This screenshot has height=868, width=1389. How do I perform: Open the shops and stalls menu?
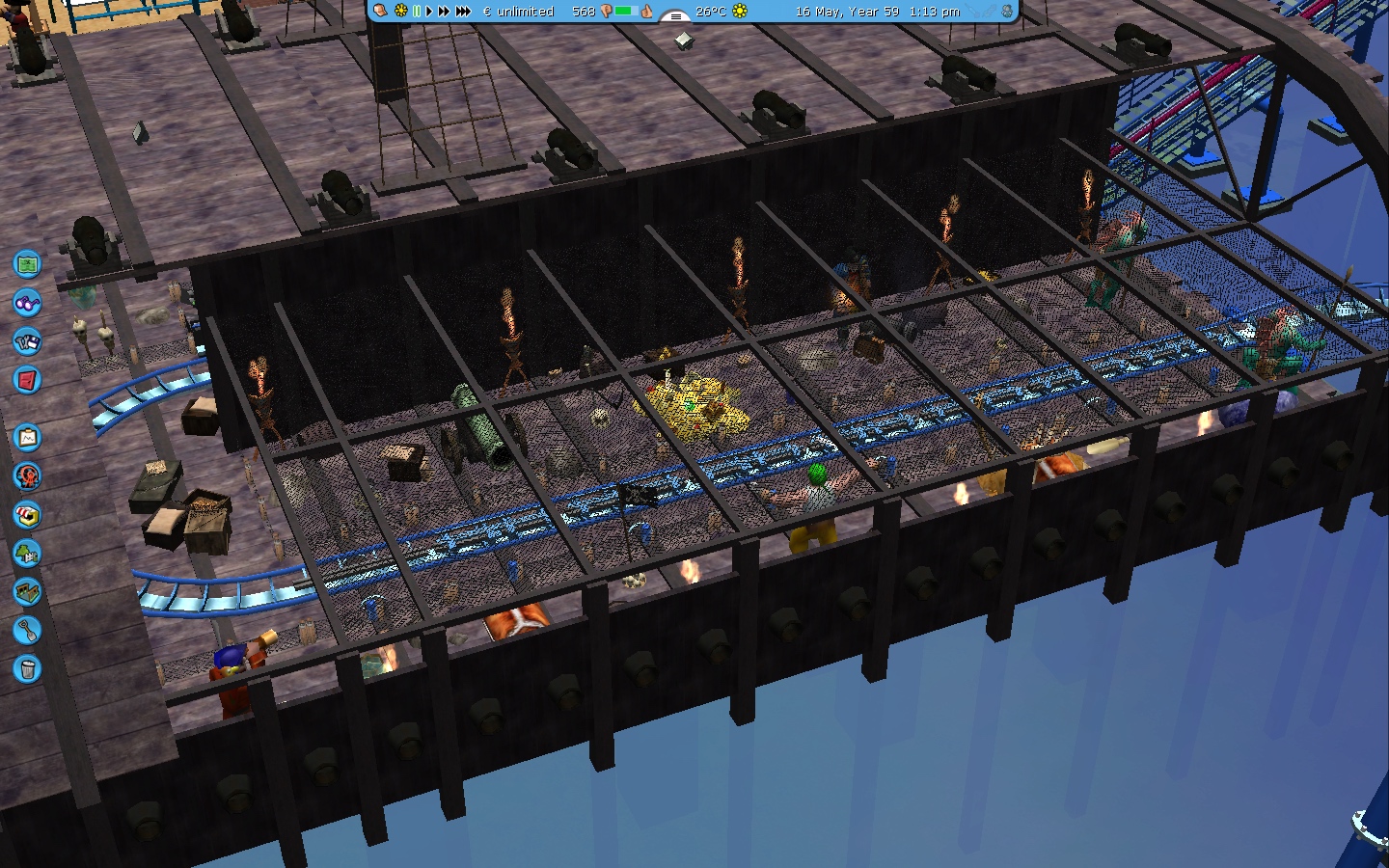[x=27, y=514]
